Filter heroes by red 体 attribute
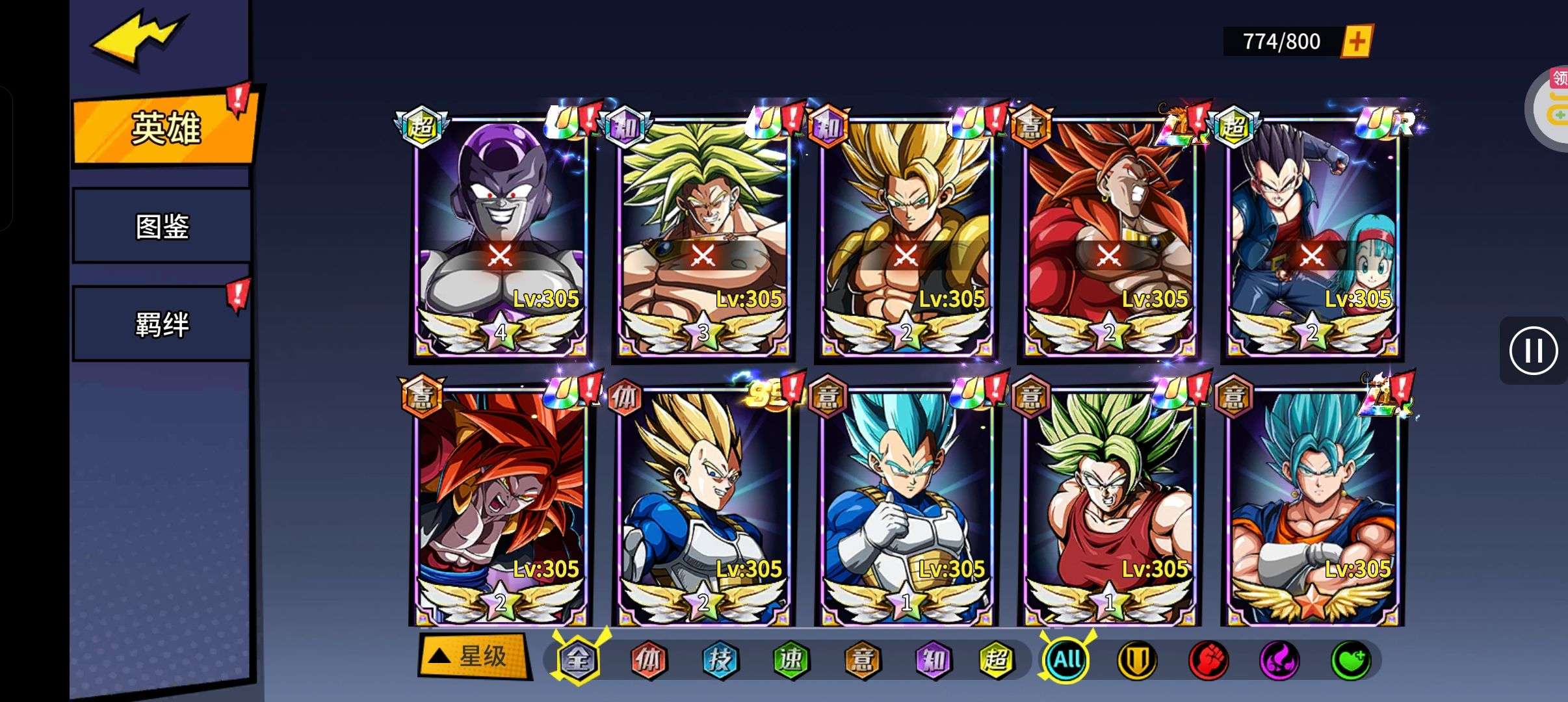Screen dimensions: 1568x702 (649, 660)
